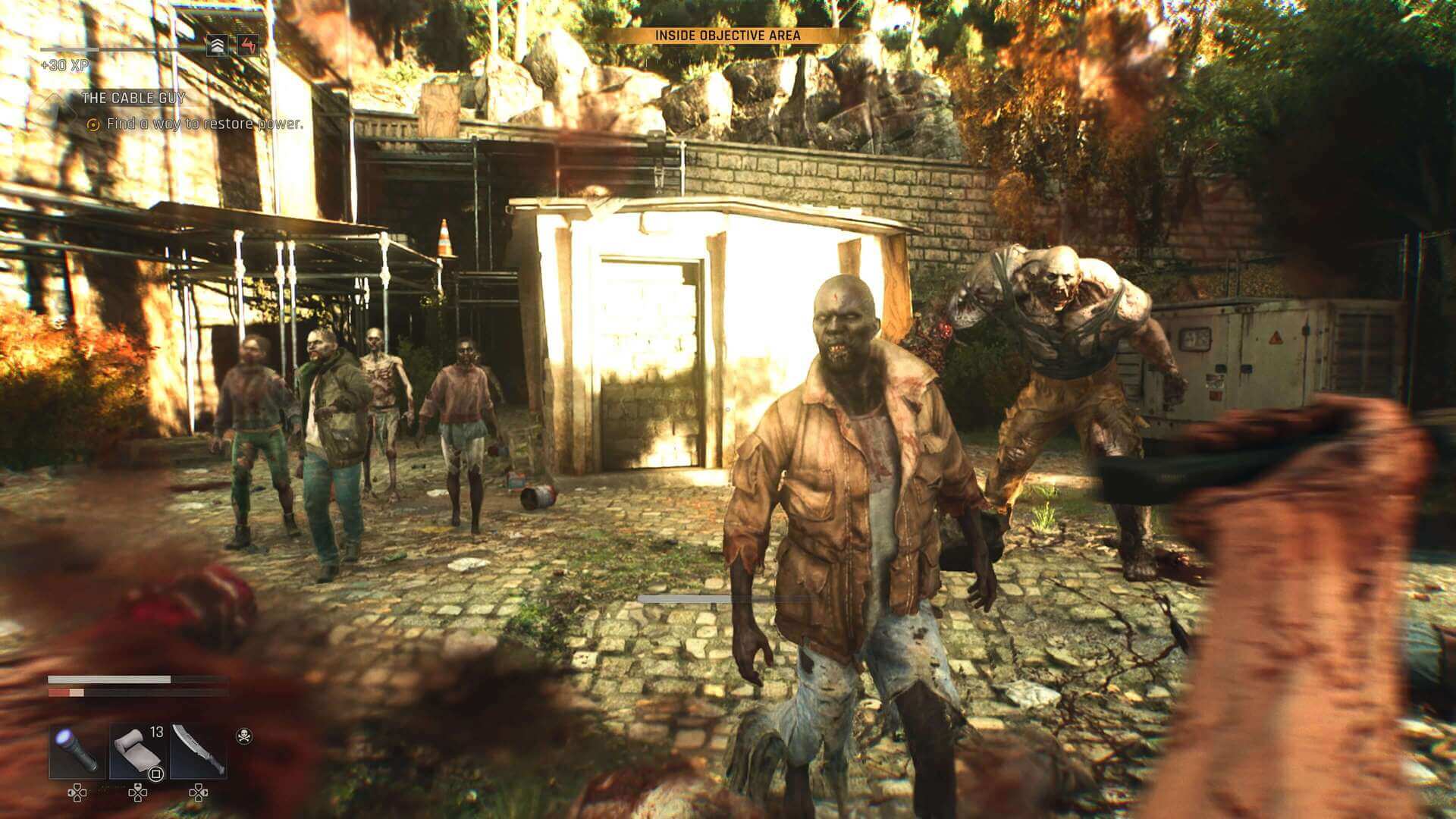The image size is (1456, 819).
Task: Collapse the objective text under the quest title
Action: pos(205,121)
